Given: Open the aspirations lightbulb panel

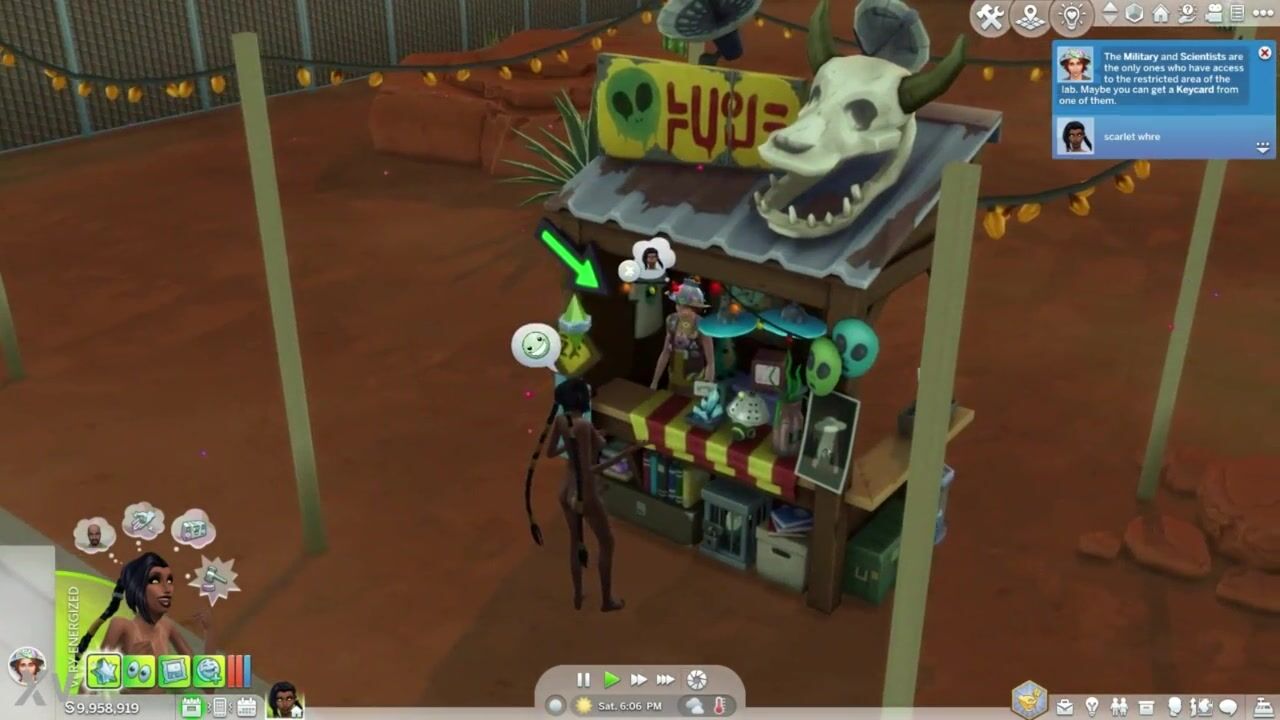Looking at the screenshot, I should tap(1093, 707).
